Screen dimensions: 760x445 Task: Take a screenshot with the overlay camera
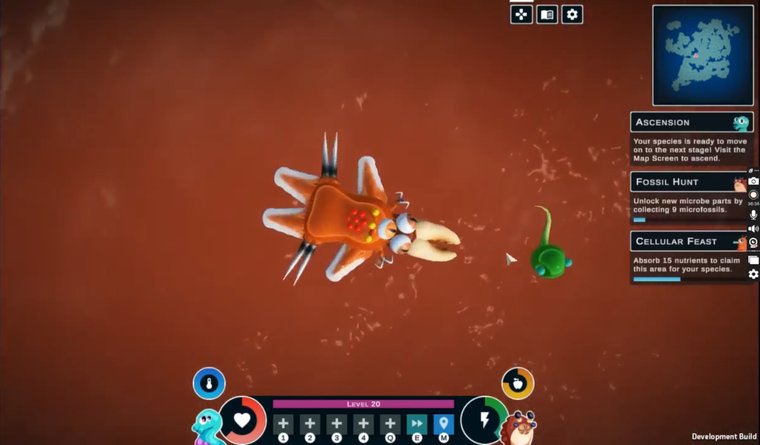point(753,181)
